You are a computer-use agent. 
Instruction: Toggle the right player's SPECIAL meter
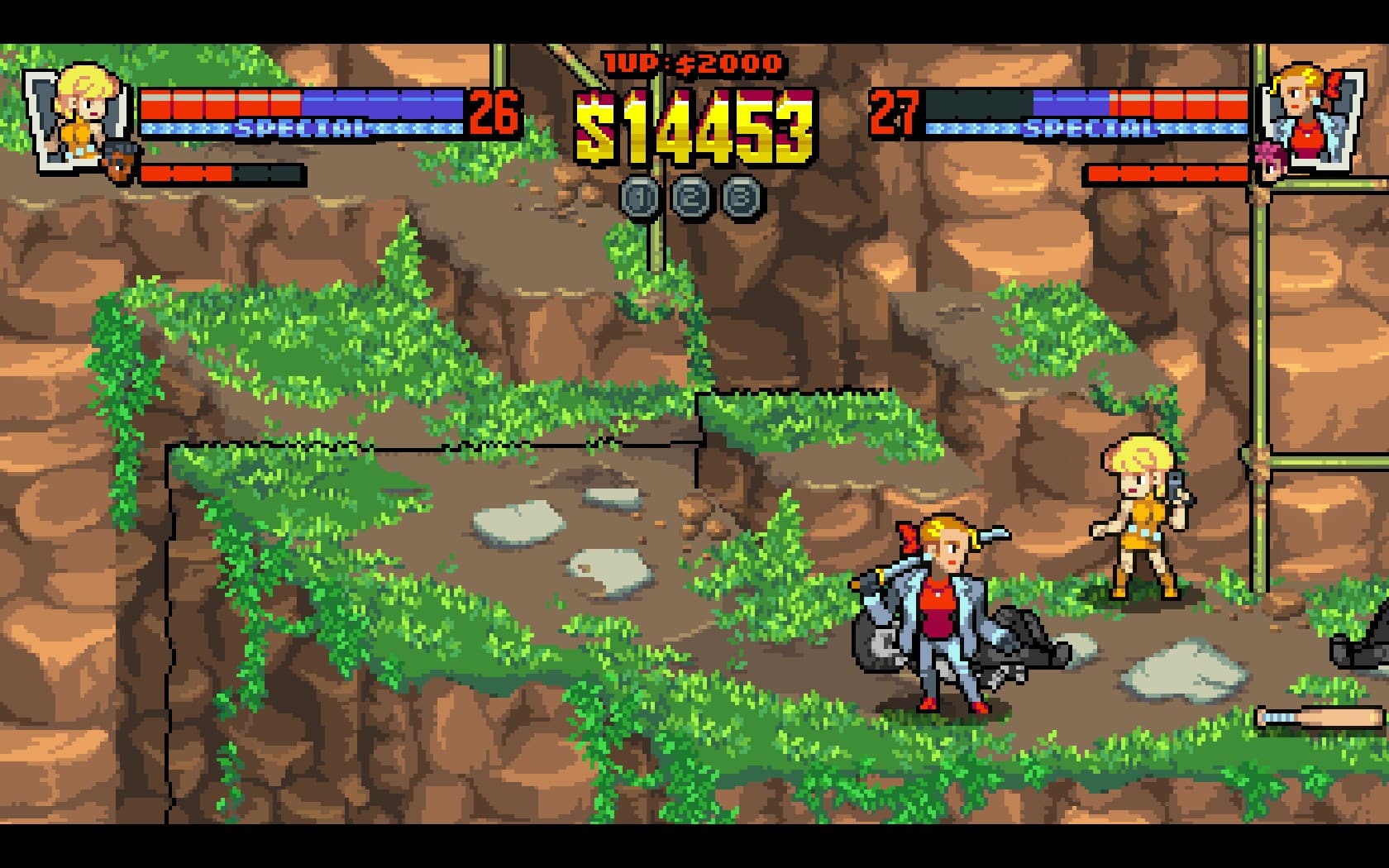[1087, 128]
